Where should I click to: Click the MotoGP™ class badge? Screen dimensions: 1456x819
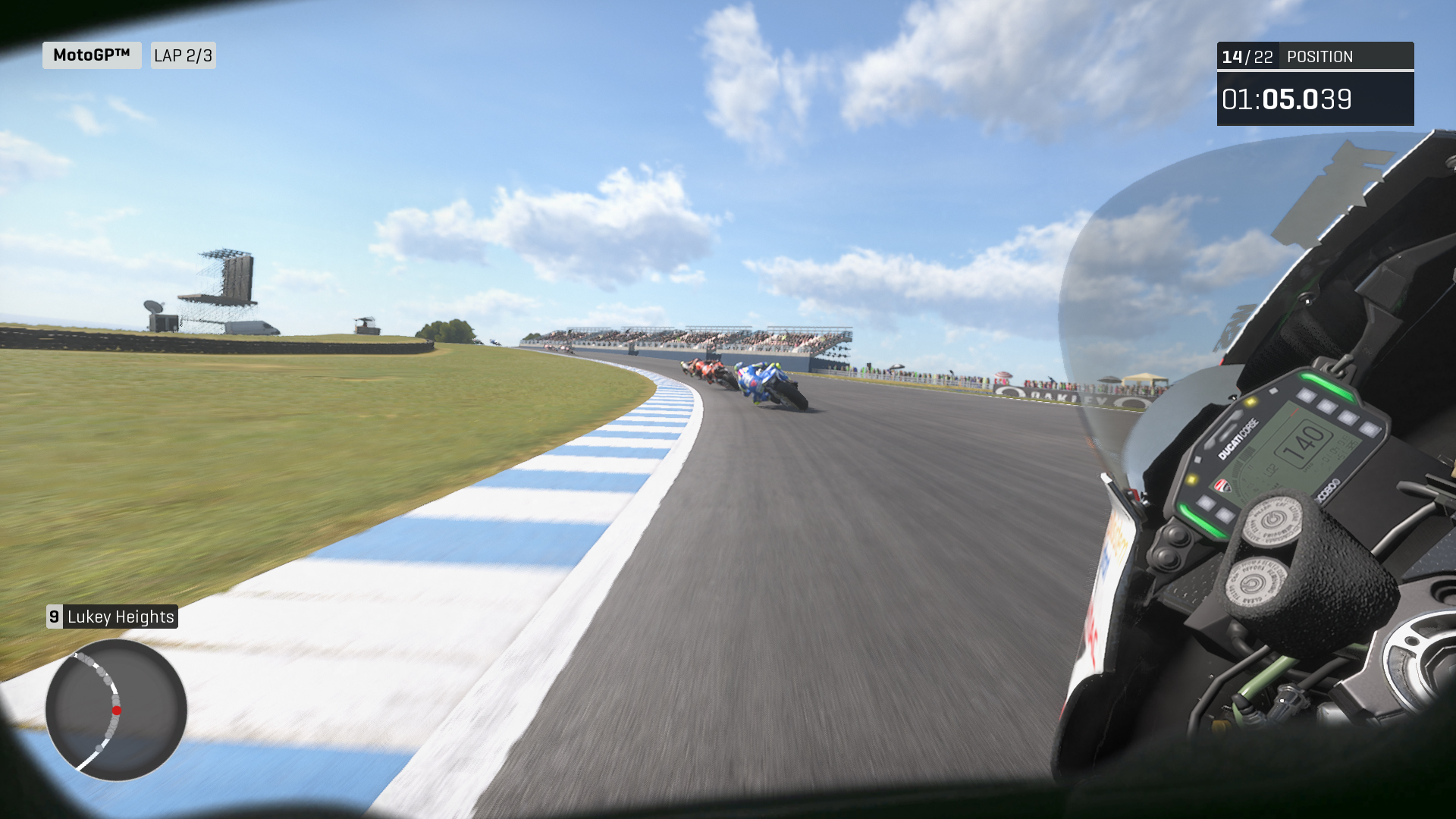click(x=91, y=55)
